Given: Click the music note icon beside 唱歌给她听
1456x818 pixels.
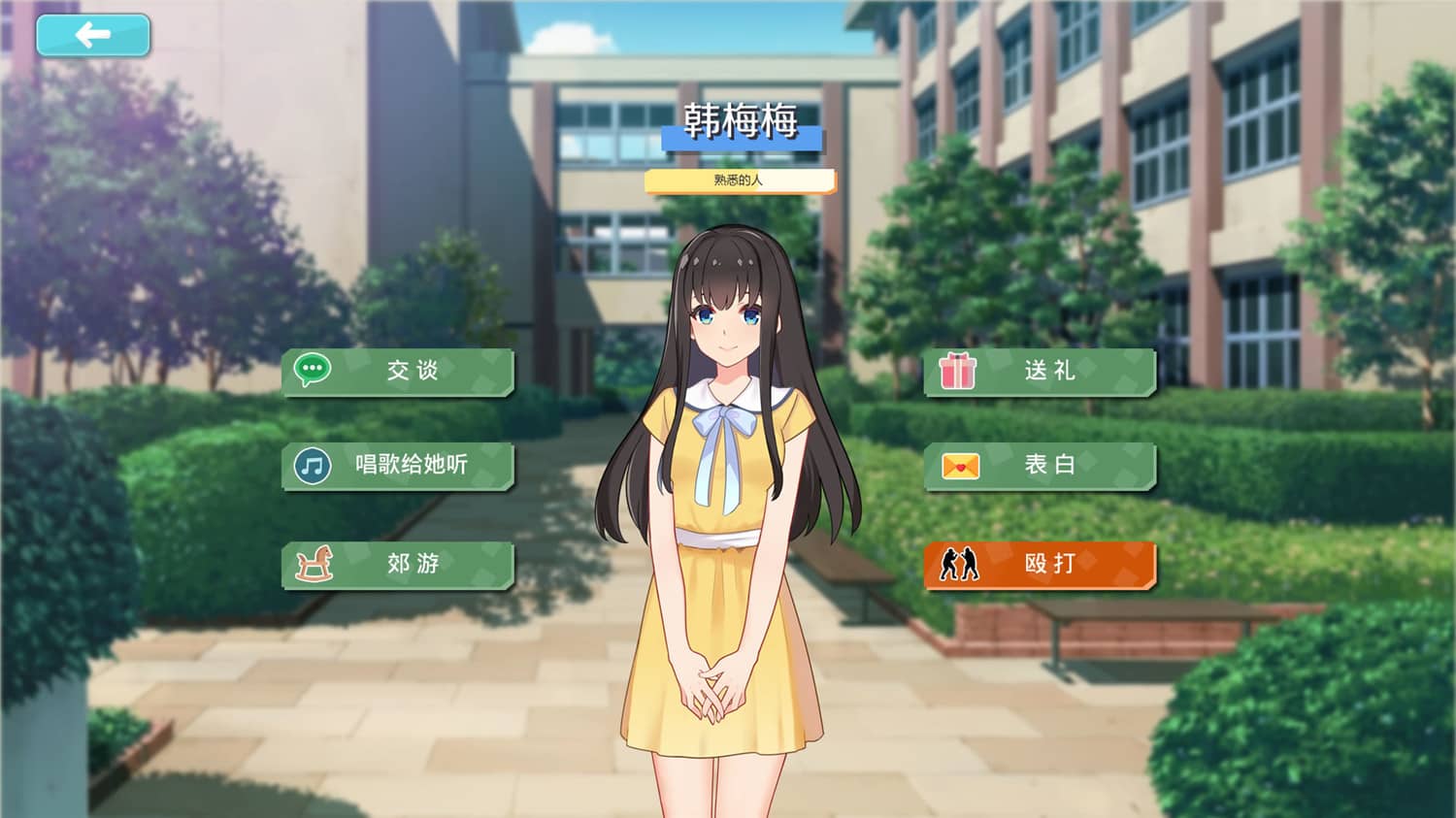Looking at the screenshot, I should tap(311, 466).
